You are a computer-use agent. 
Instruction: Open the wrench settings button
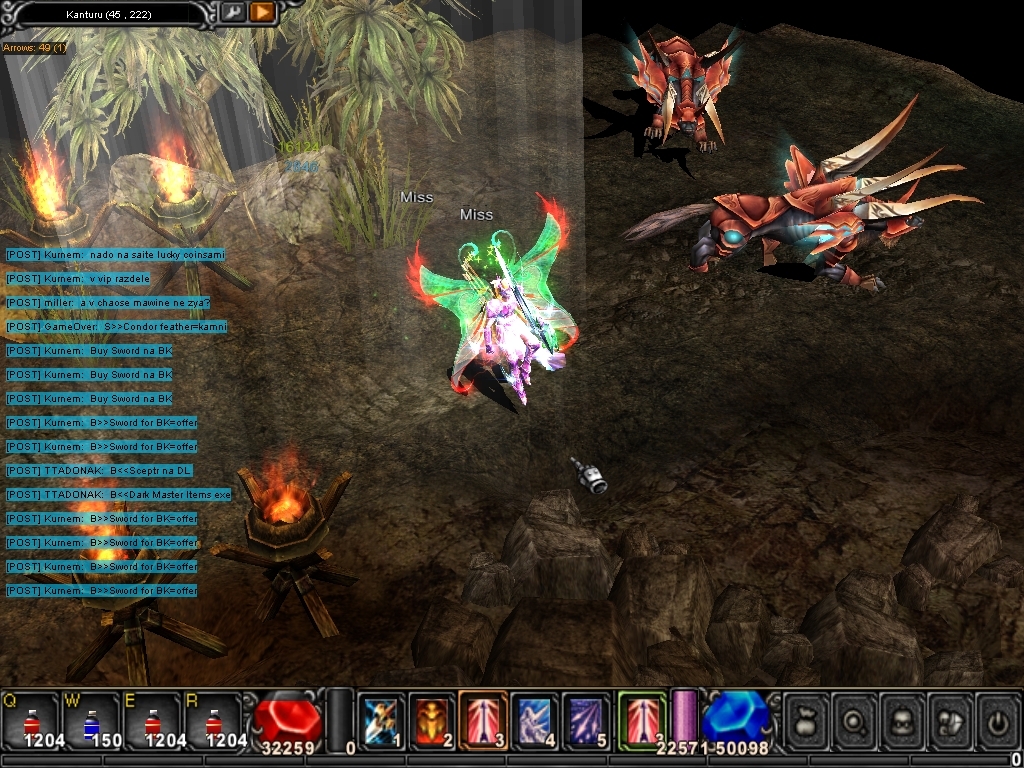click(x=232, y=12)
